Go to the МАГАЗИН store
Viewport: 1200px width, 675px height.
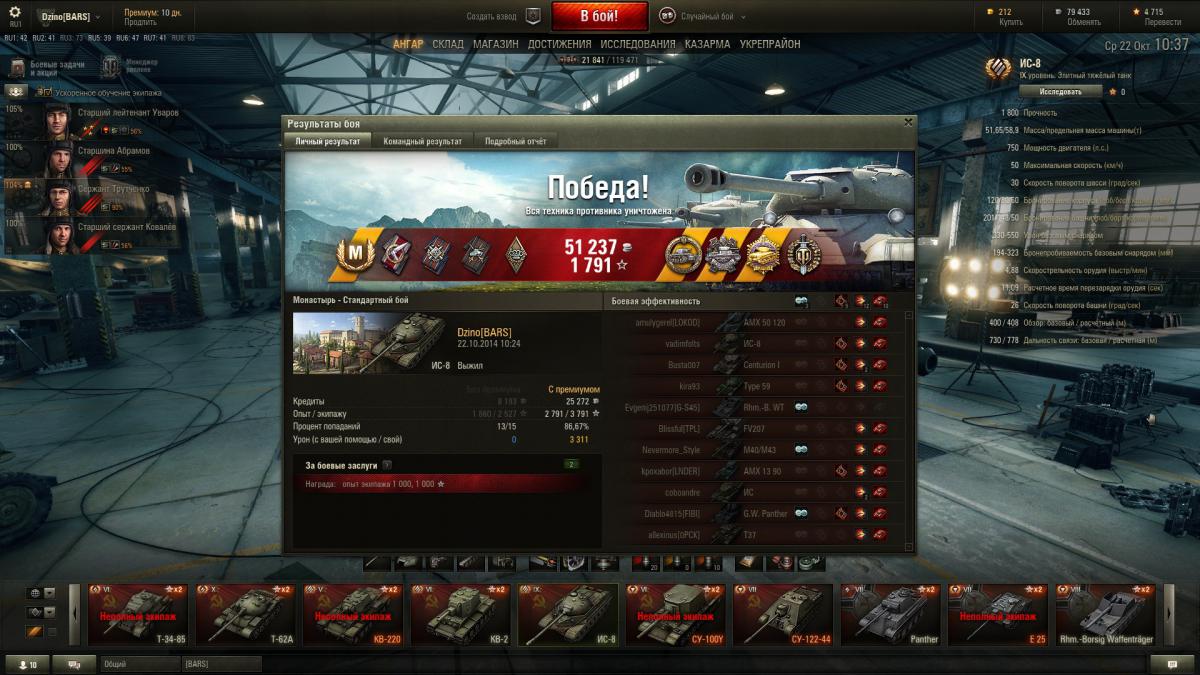tap(495, 44)
